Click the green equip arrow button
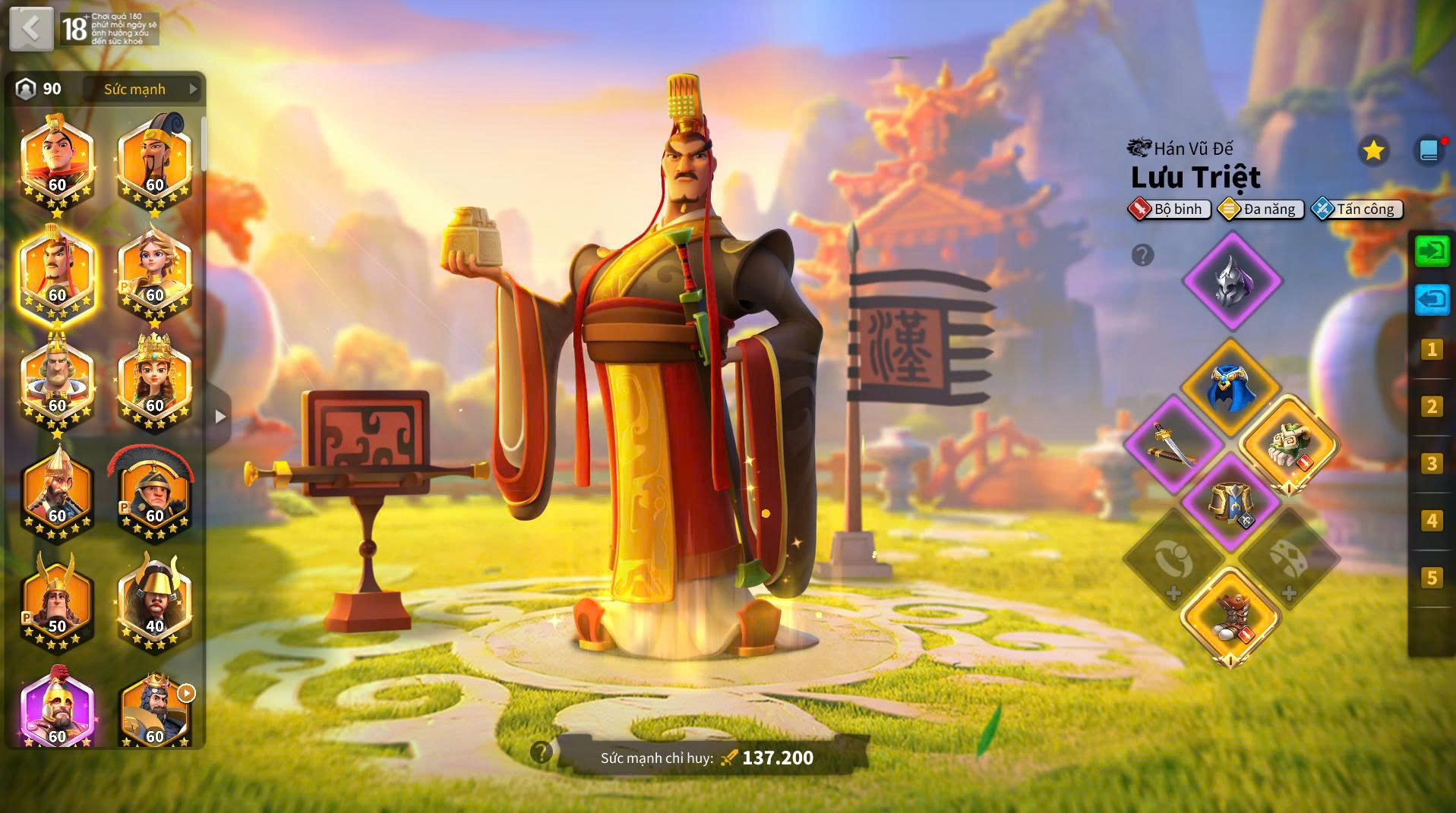 click(x=1432, y=251)
